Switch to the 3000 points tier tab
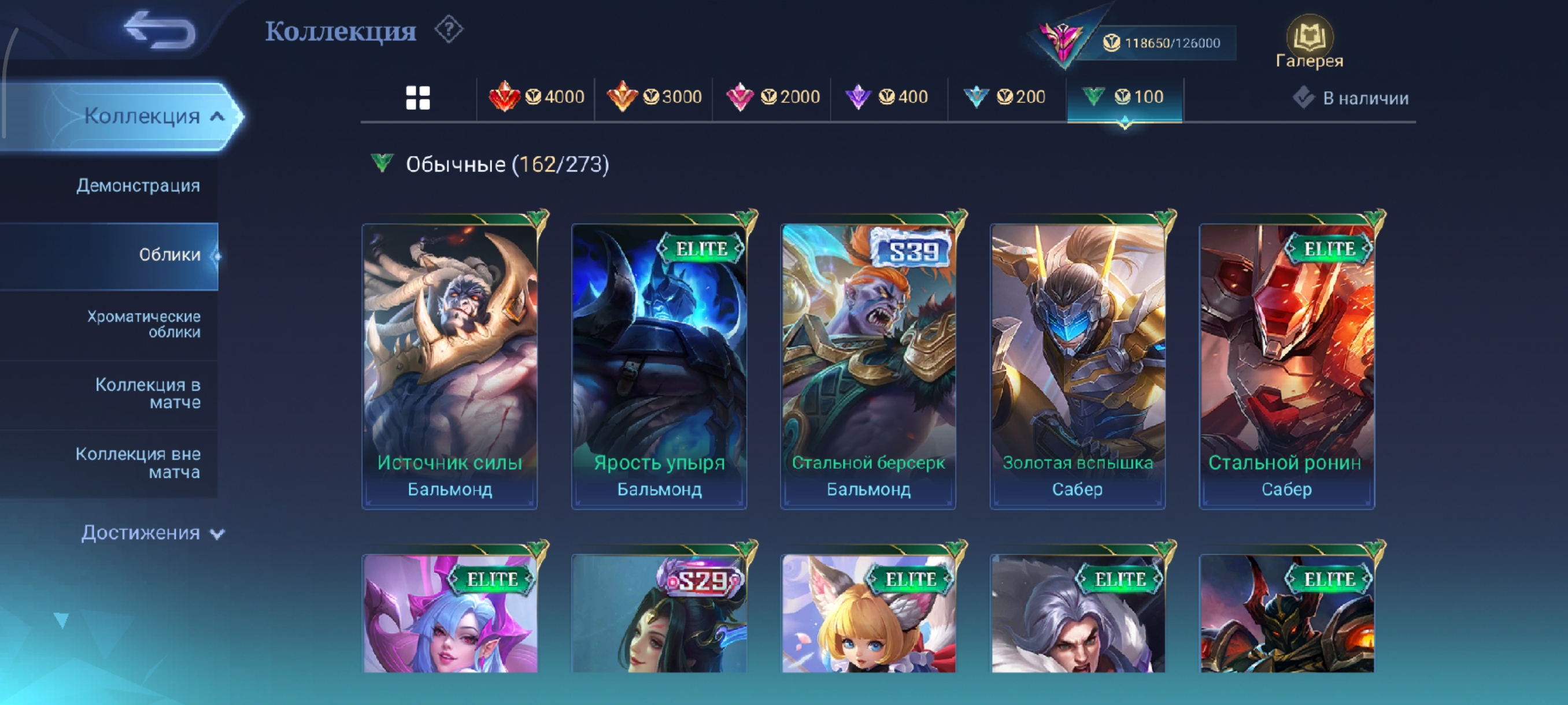 point(654,97)
